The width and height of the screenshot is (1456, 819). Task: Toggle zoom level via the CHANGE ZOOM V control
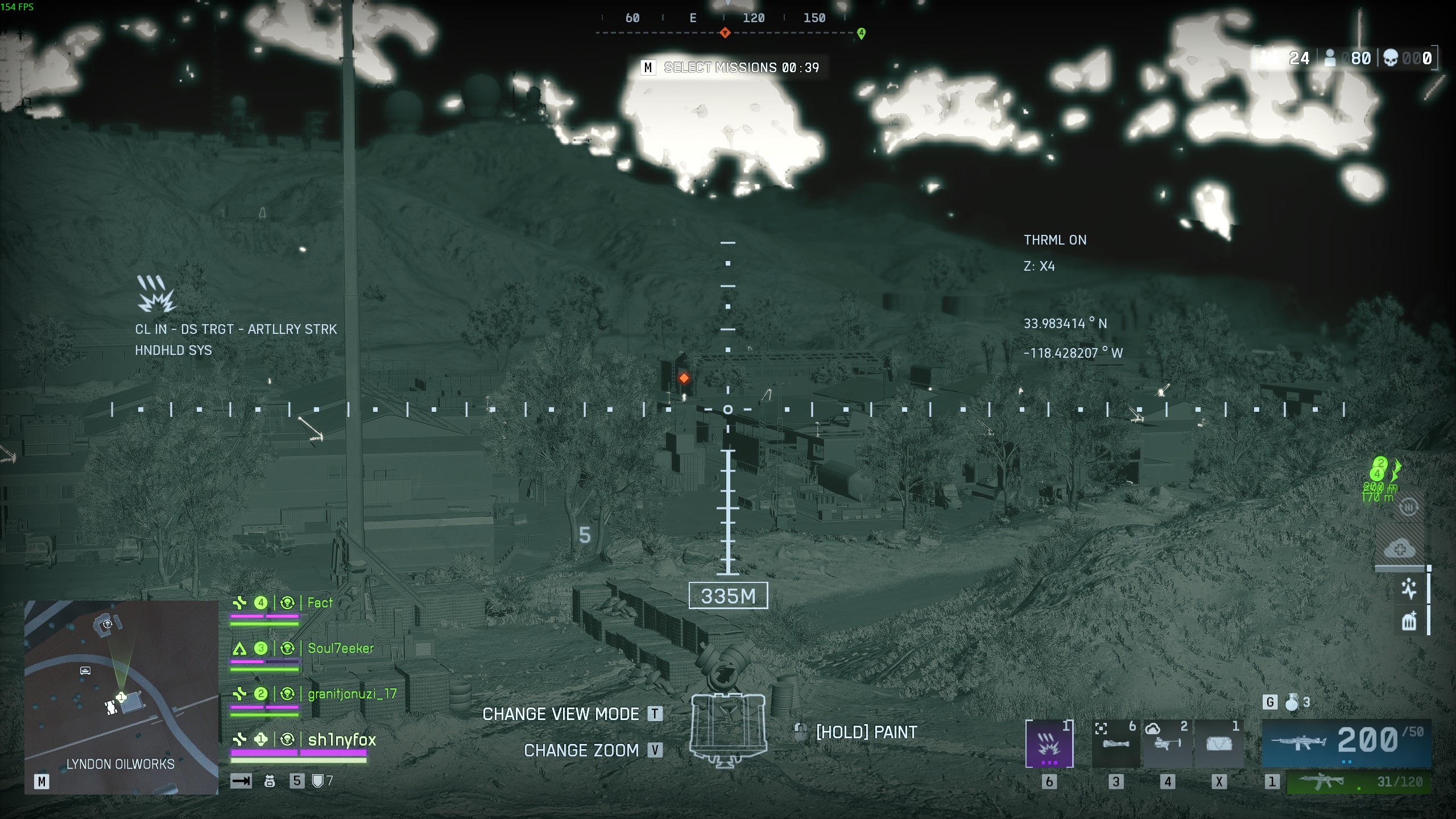coord(582,750)
